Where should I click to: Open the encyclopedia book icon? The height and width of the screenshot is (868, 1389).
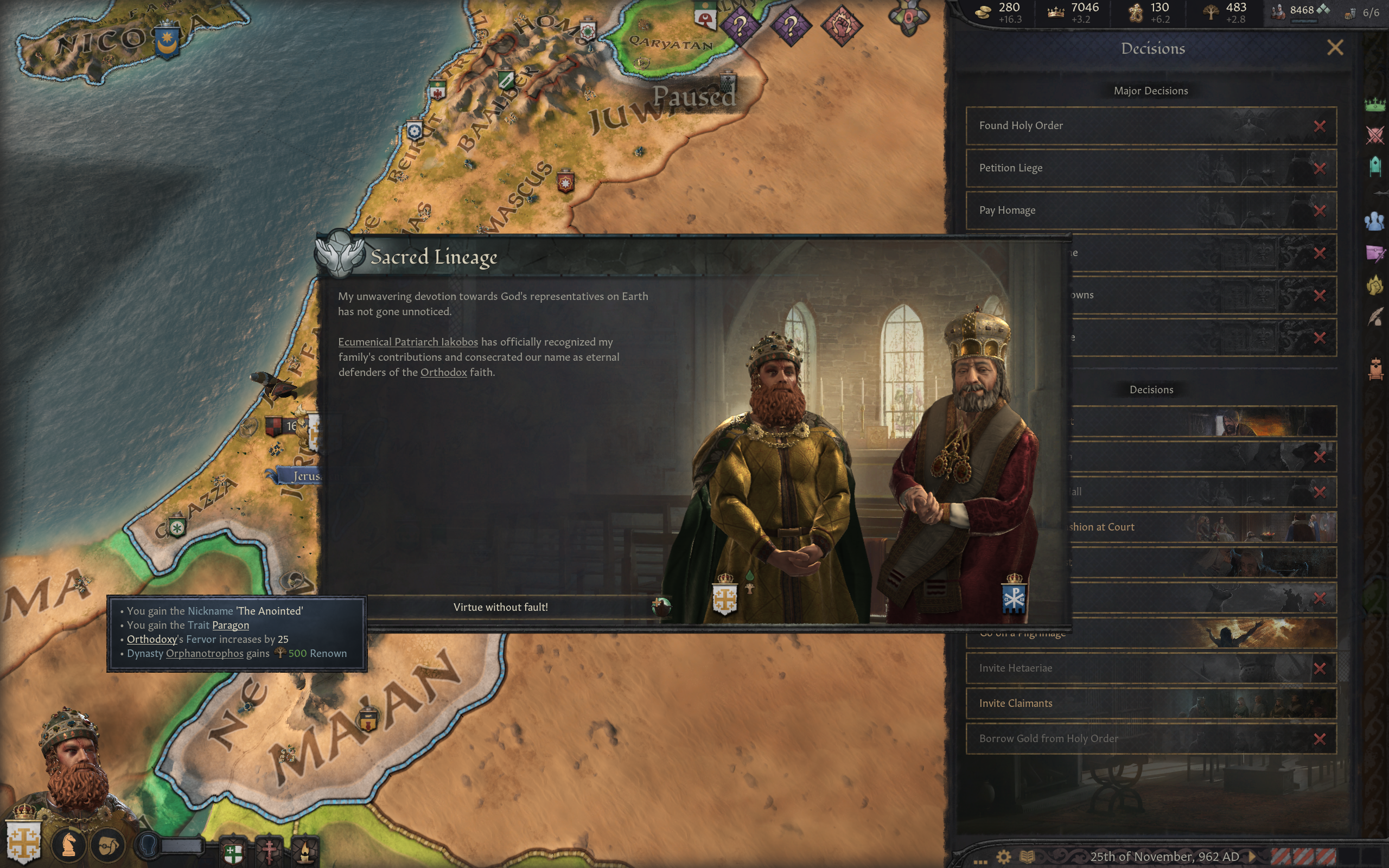pyautogui.click(x=1027, y=857)
